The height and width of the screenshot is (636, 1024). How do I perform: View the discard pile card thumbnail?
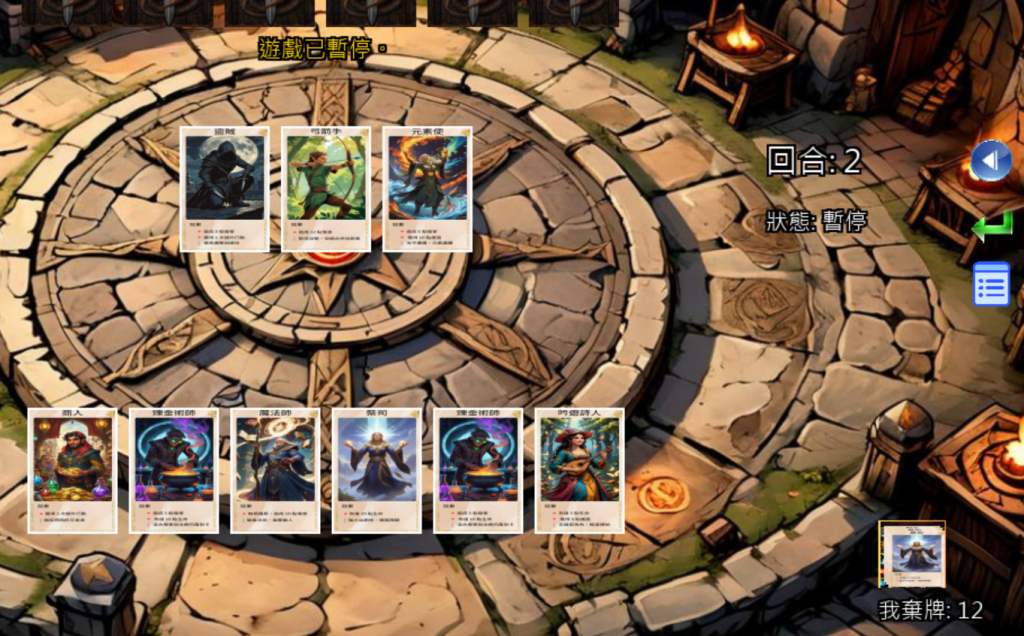[x=912, y=554]
